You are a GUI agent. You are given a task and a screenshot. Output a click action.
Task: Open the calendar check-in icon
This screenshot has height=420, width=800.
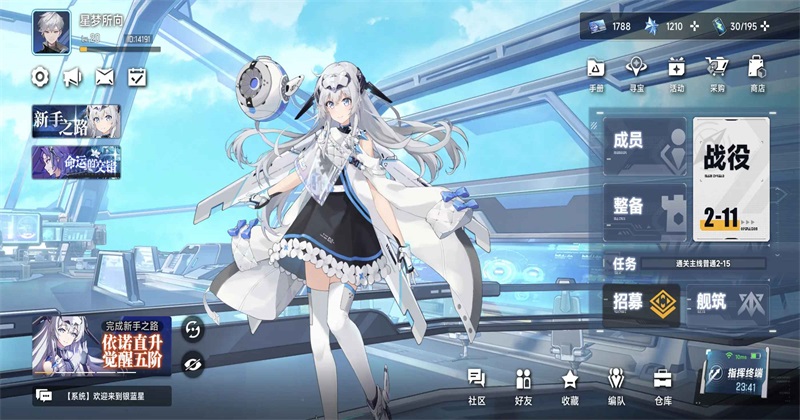tap(137, 76)
